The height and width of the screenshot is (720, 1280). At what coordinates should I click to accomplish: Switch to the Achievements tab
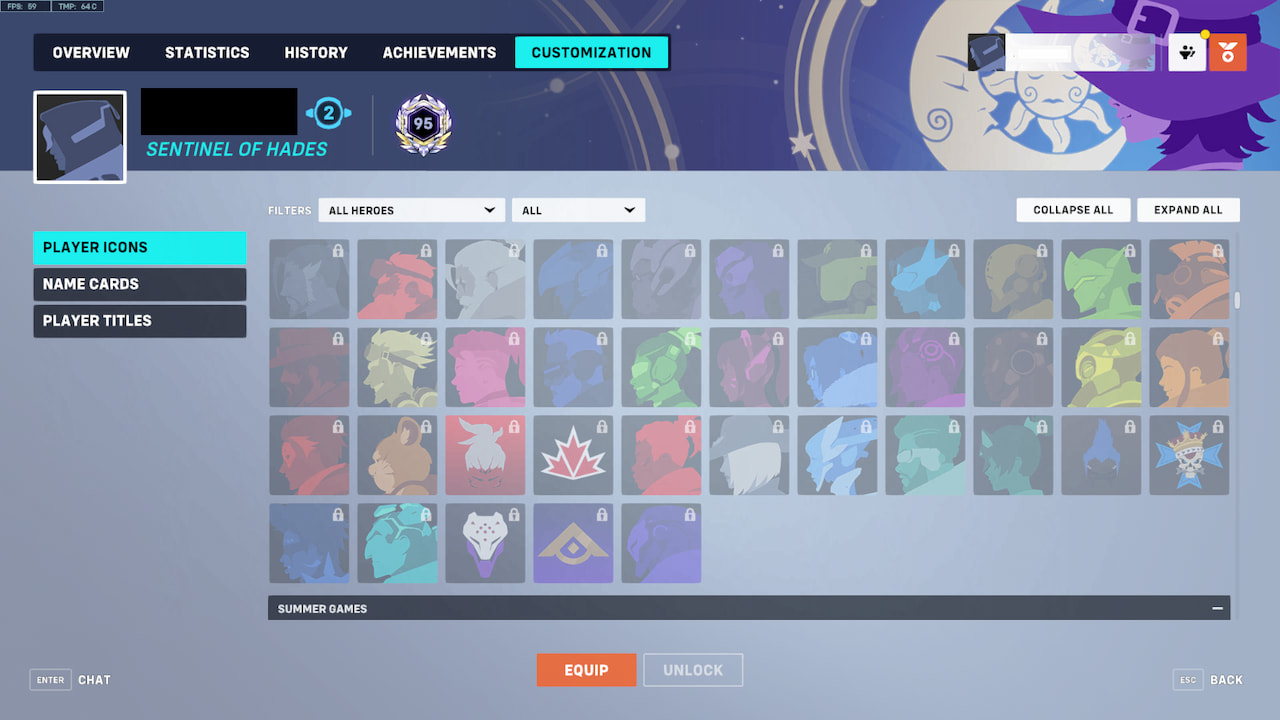[439, 52]
